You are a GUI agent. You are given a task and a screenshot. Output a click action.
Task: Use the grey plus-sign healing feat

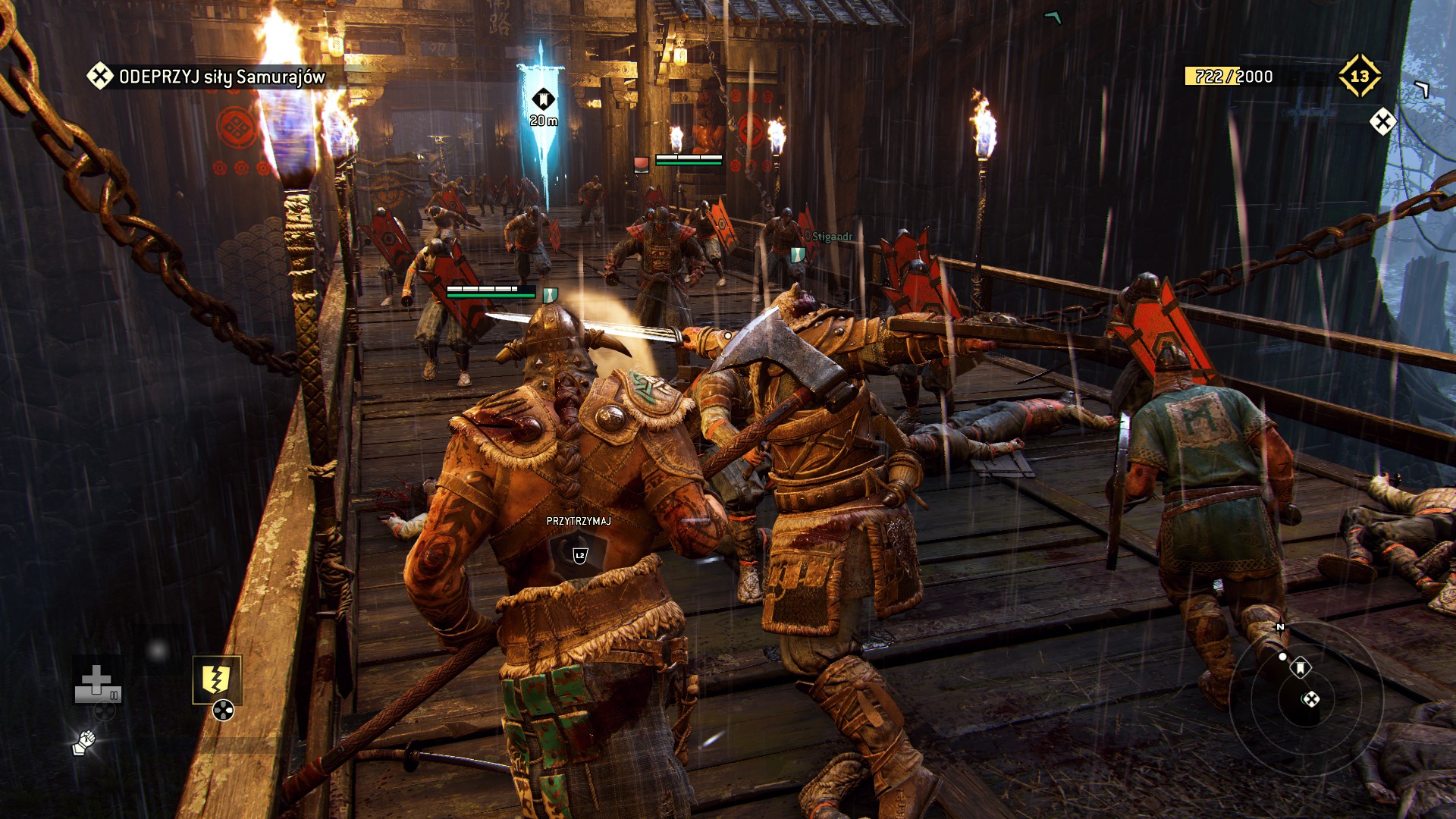click(x=96, y=682)
